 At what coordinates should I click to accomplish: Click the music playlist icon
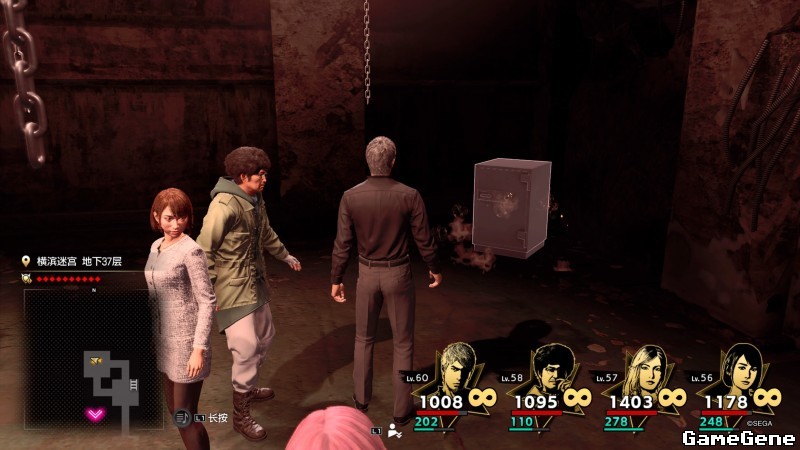181,415
